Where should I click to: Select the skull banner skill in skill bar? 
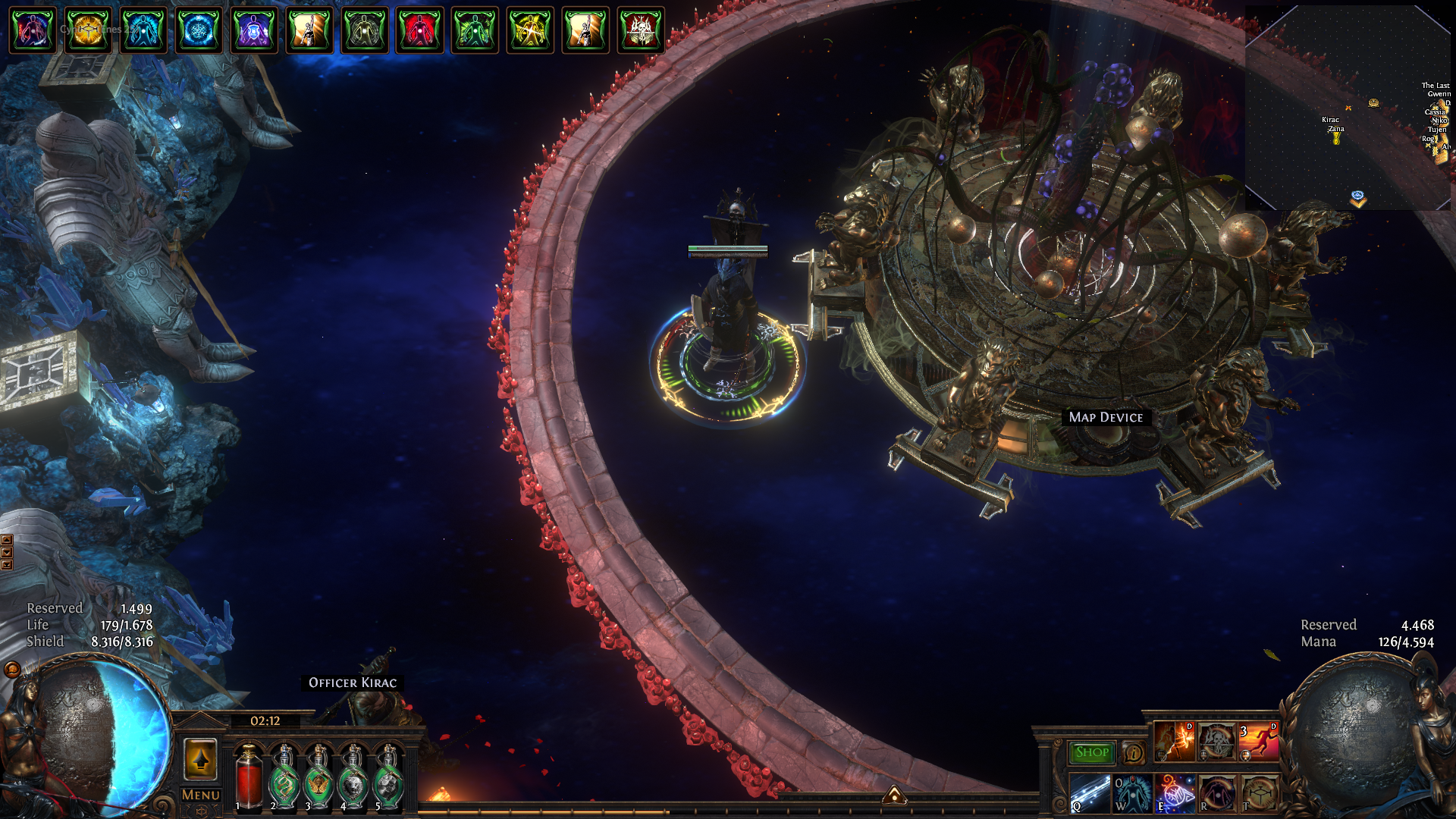(1216, 741)
